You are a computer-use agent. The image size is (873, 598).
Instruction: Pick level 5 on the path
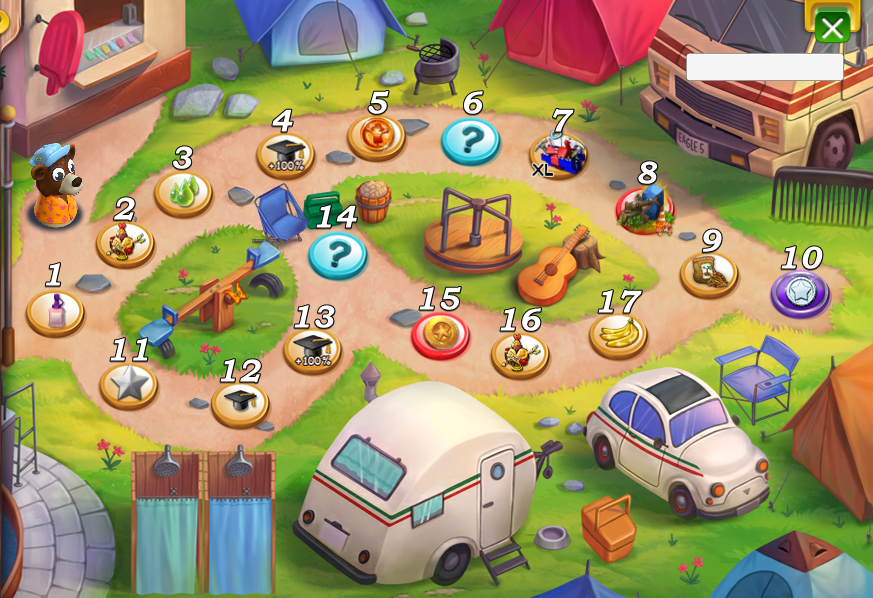[x=376, y=136]
